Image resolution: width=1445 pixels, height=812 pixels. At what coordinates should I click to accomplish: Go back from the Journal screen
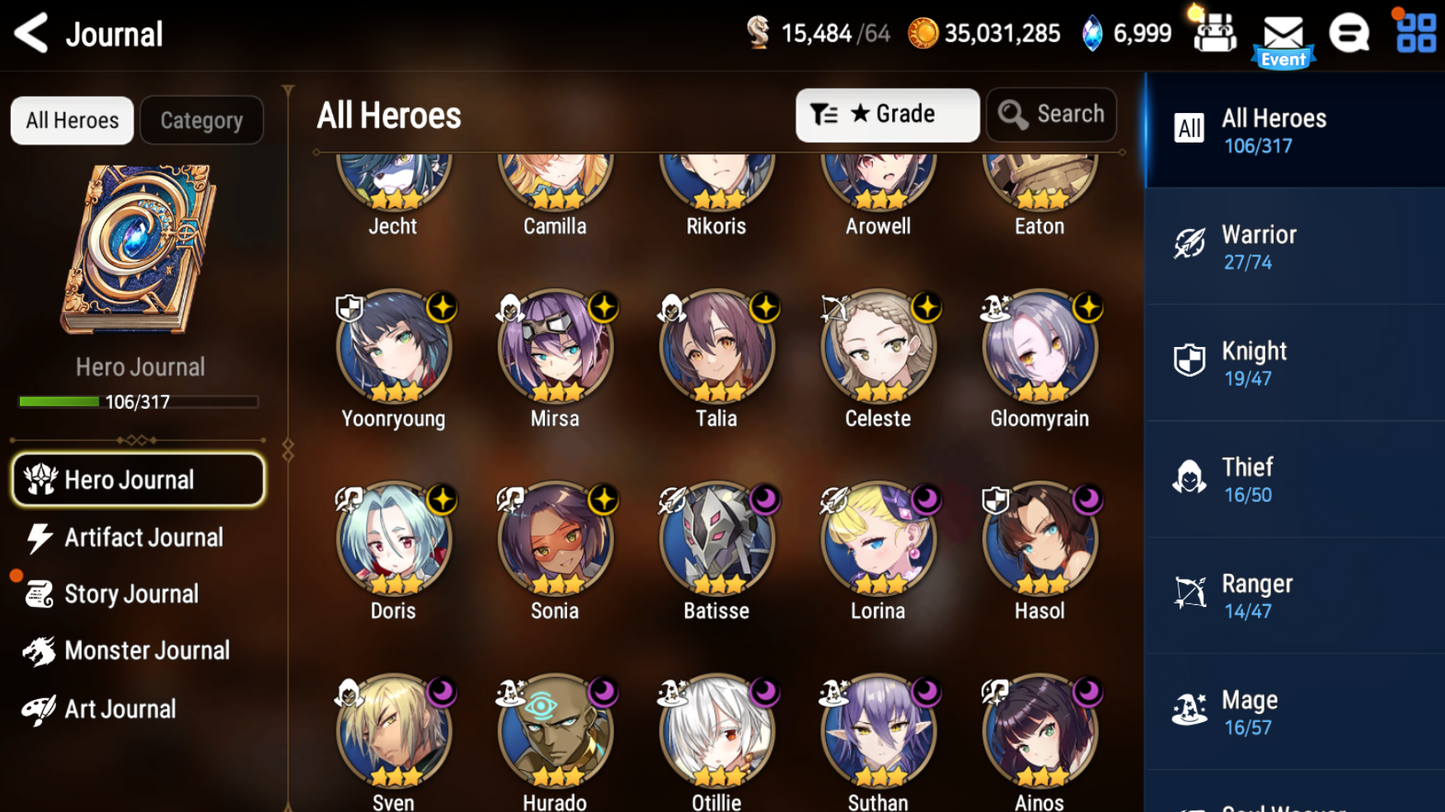tap(32, 33)
